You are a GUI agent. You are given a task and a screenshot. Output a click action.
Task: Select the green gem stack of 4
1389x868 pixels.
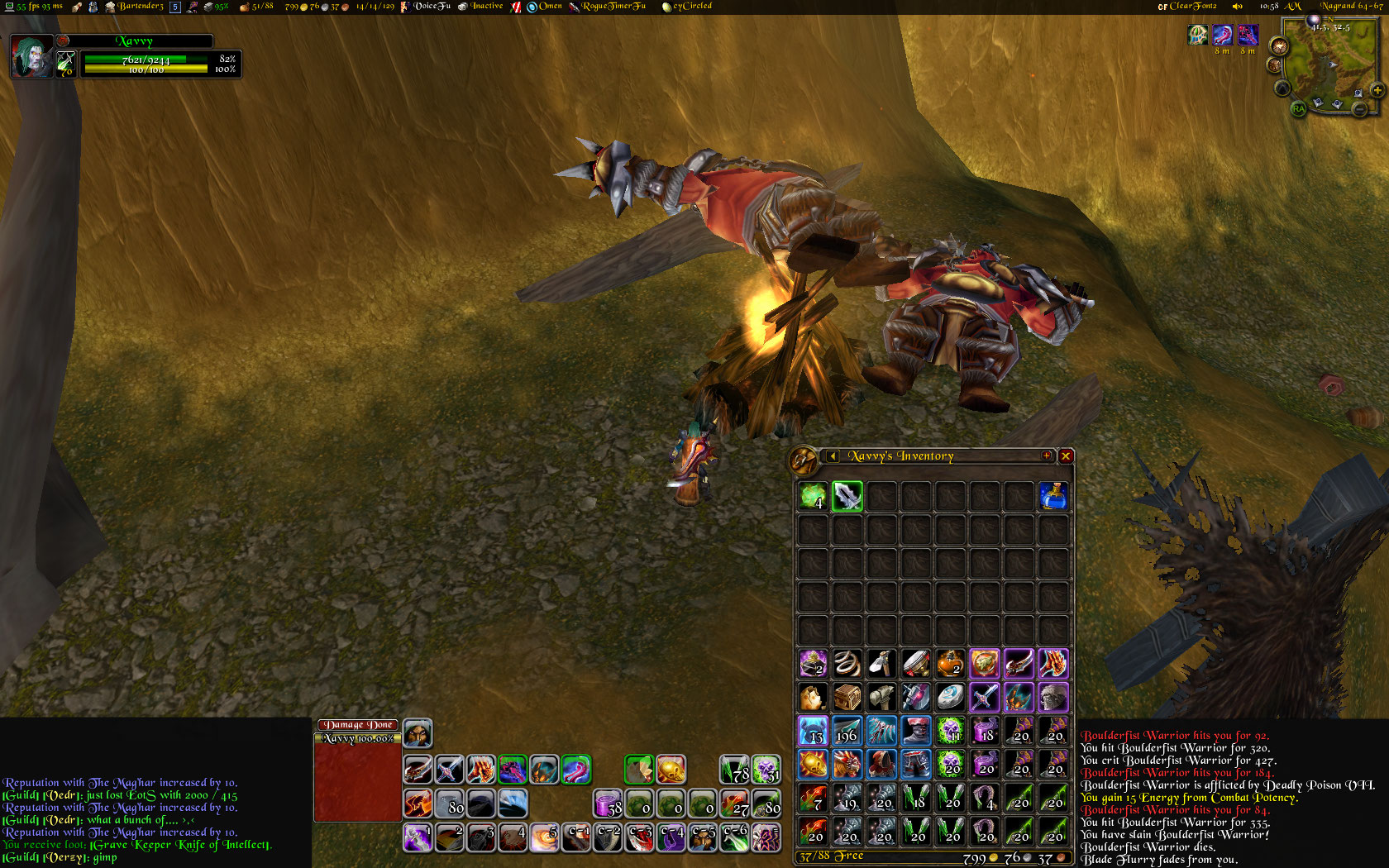[x=813, y=496]
